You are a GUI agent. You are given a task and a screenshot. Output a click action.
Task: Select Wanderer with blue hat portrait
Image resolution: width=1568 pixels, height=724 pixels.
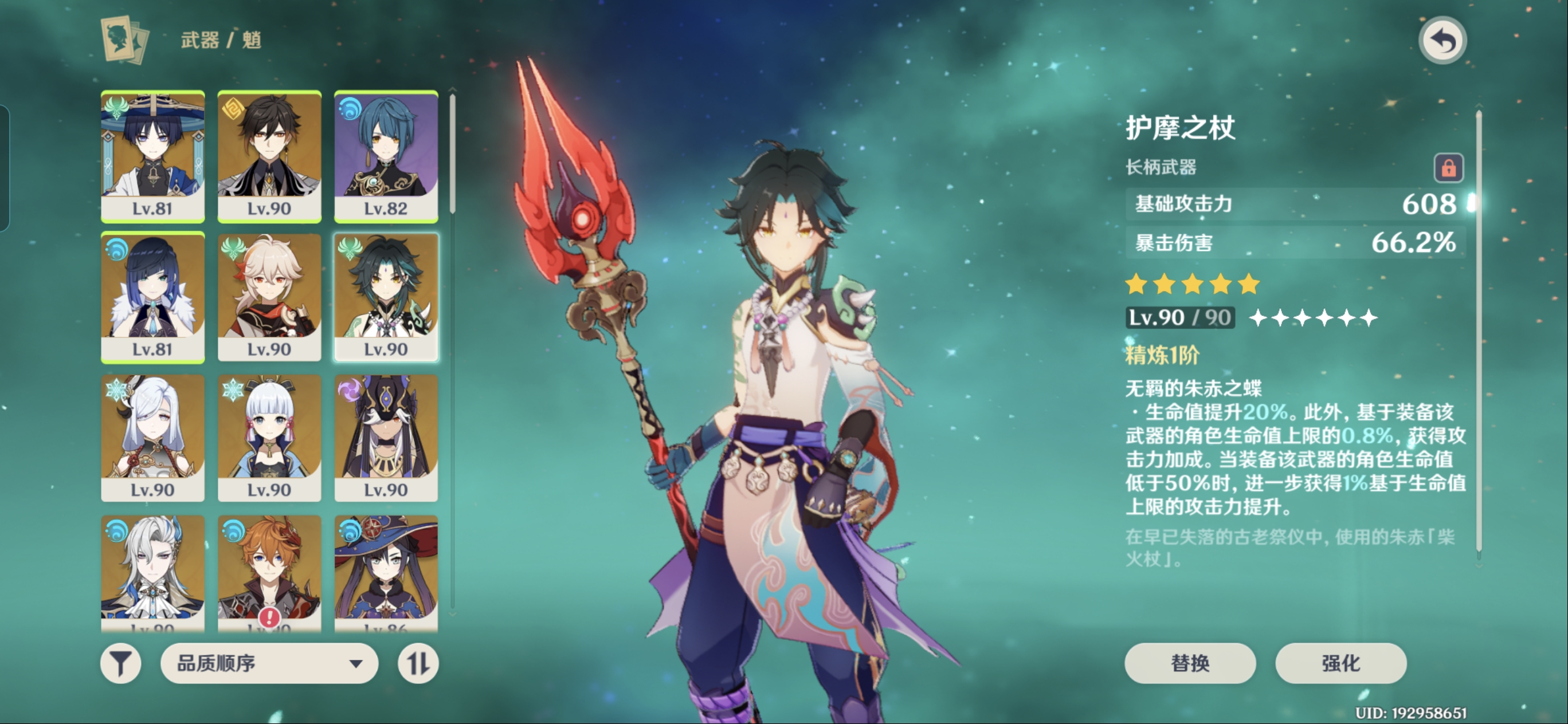click(153, 156)
